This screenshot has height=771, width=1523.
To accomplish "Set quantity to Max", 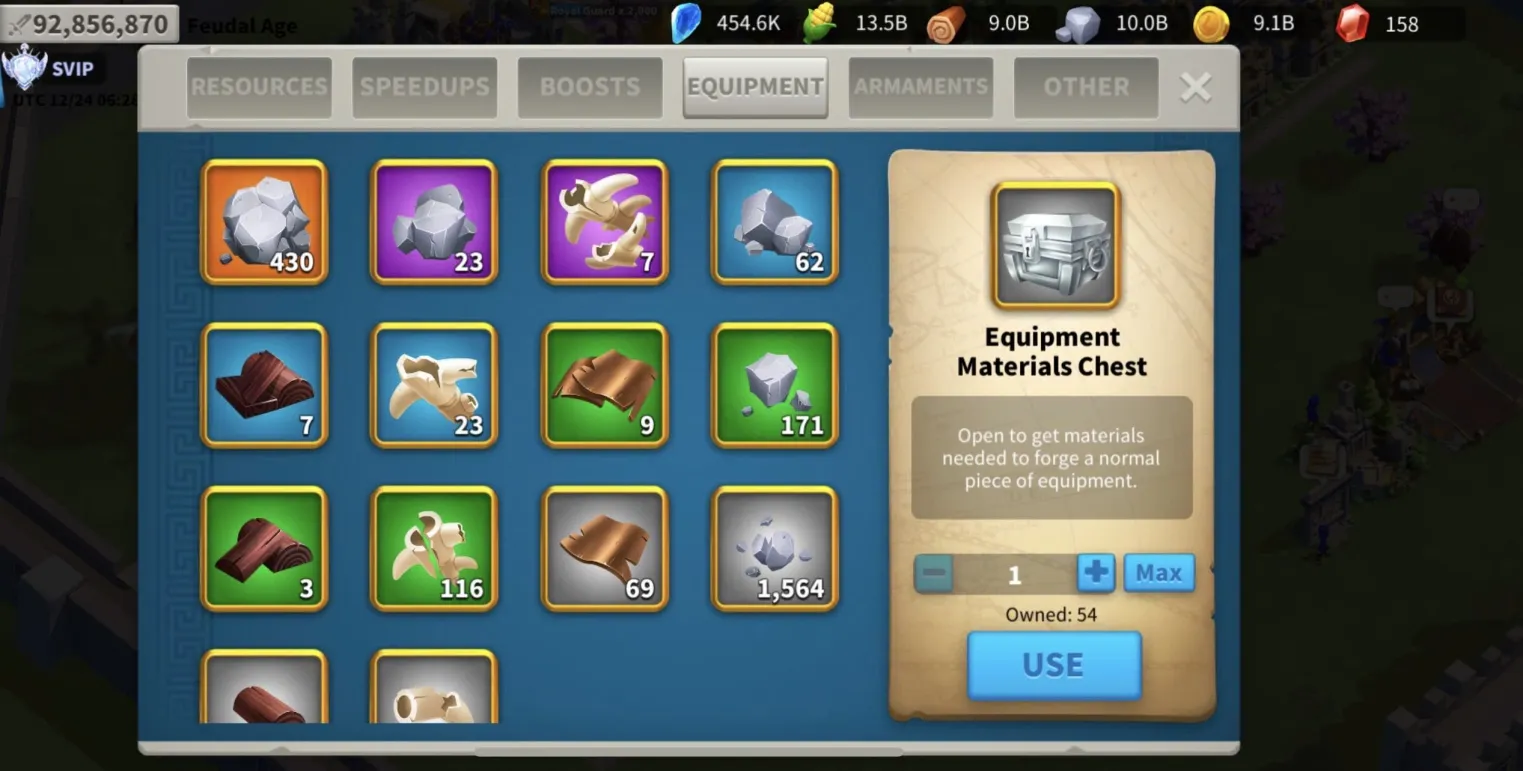I will click(1159, 573).
